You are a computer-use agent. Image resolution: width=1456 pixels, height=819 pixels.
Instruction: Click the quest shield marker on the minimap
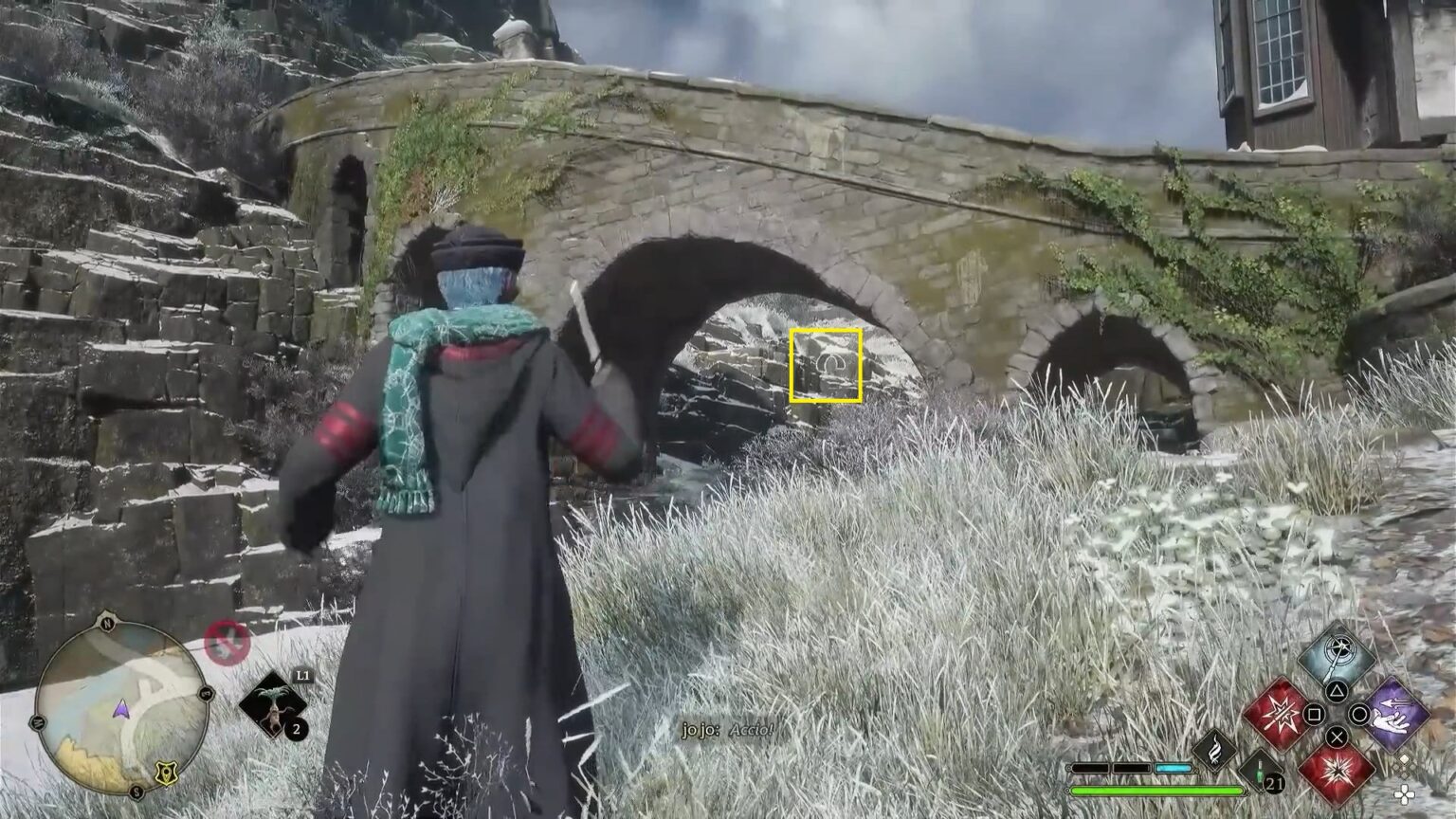[166, 772]
